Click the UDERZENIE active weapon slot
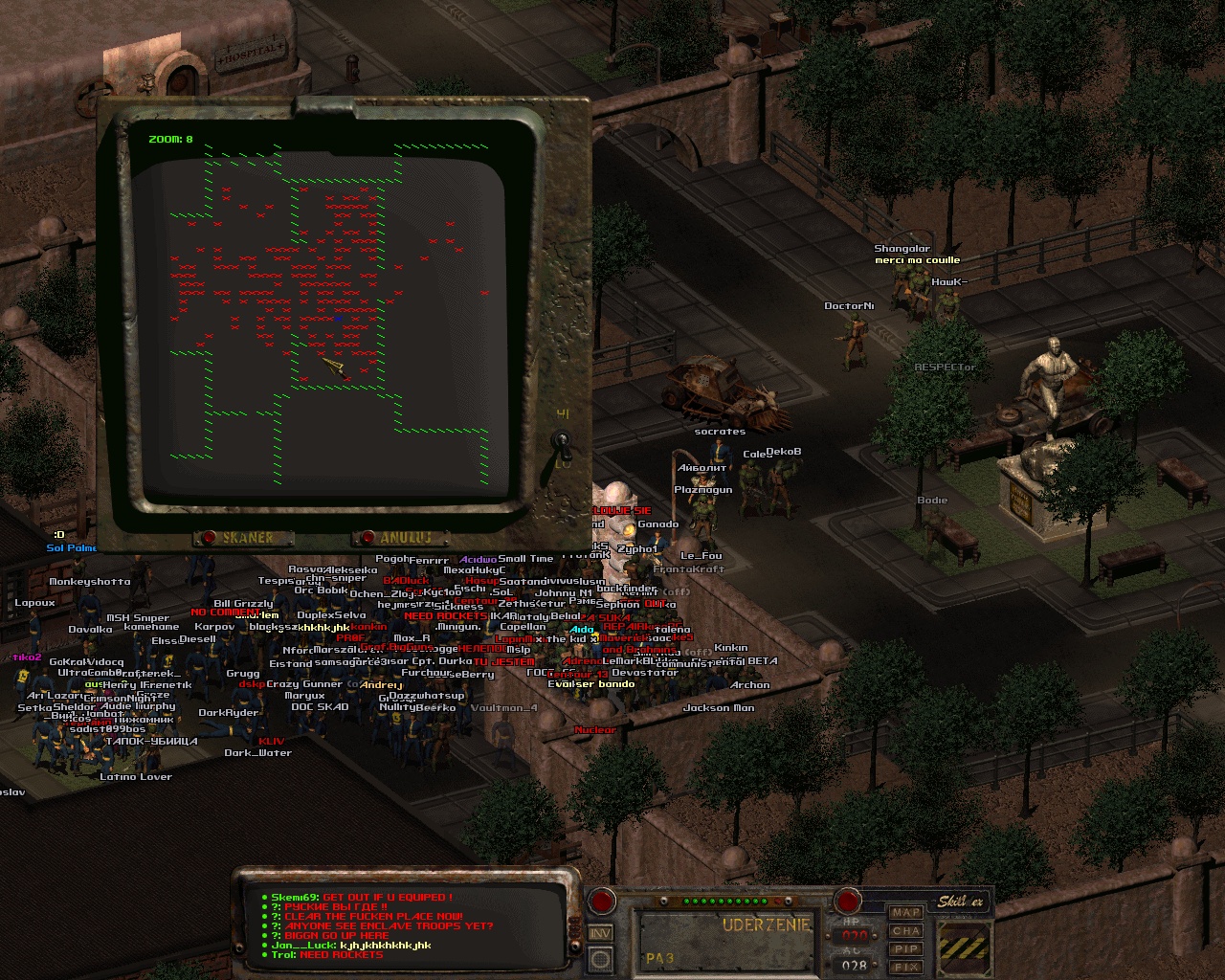 tap(726, 938)
